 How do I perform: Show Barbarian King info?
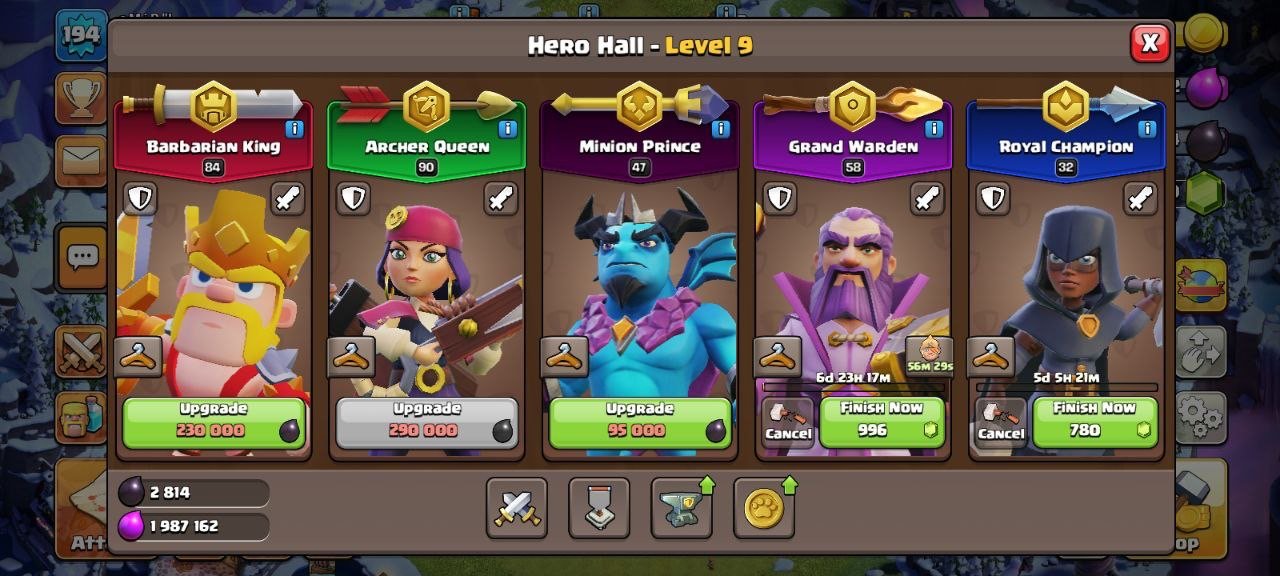click(294, 129)
